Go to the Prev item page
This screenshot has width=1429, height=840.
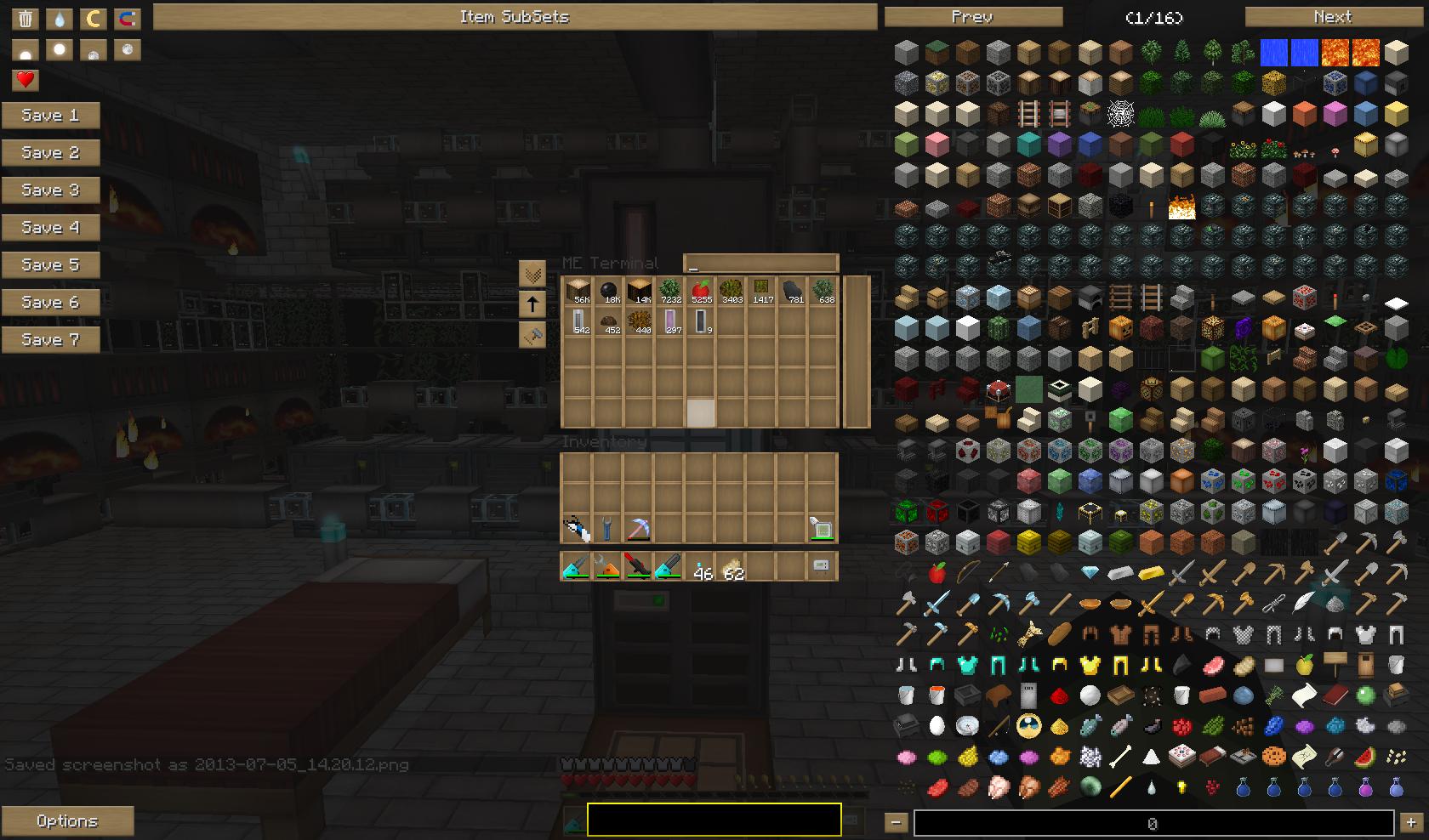(973, 17)
